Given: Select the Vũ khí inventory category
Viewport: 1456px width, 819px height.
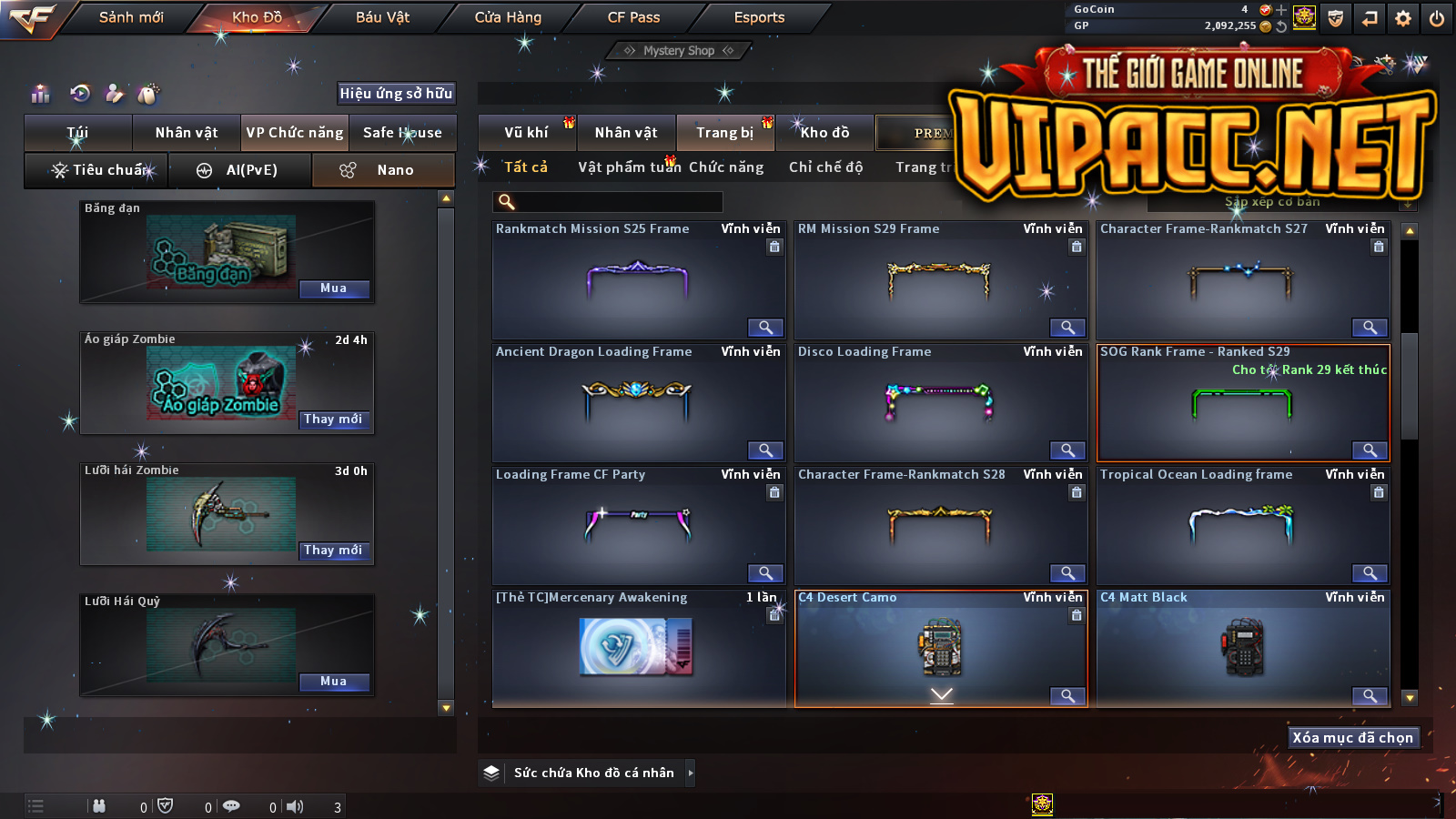Looking at the screenshot, I should 527,133.
